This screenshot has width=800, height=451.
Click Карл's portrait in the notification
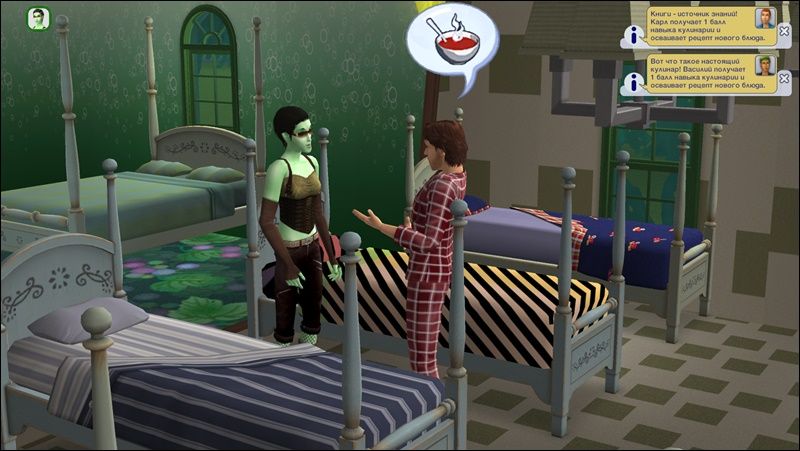[765, 16]
